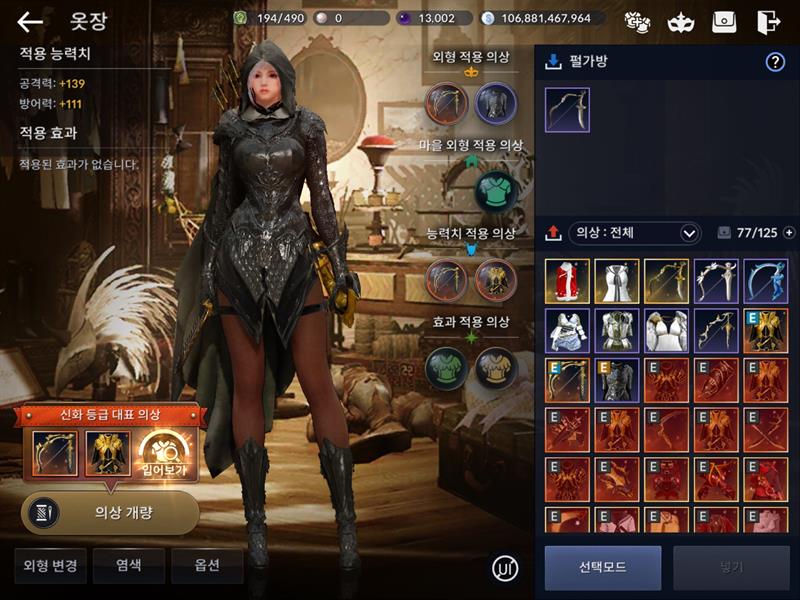Open the masquerade mask icon

(679, 22)
